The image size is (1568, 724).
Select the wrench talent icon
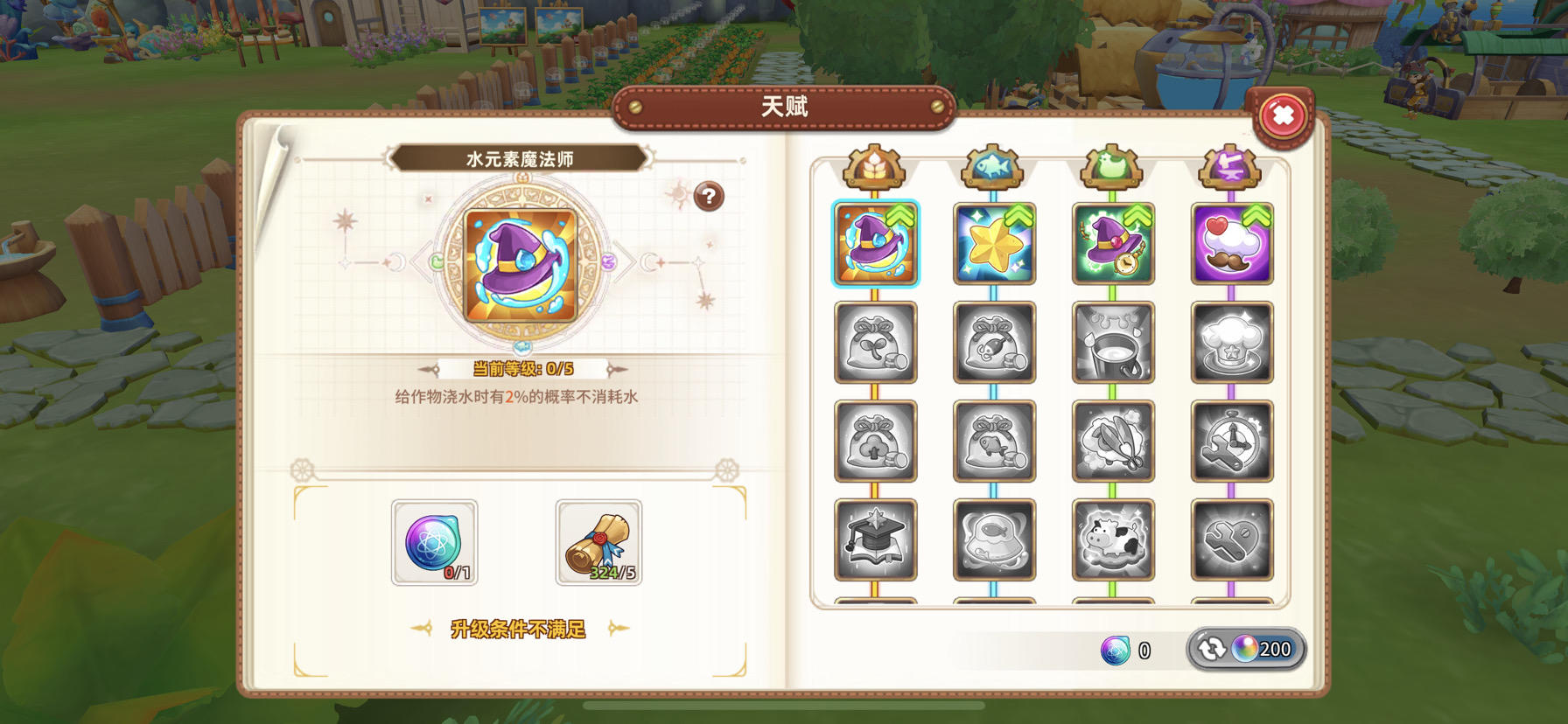pos(1230,540)
